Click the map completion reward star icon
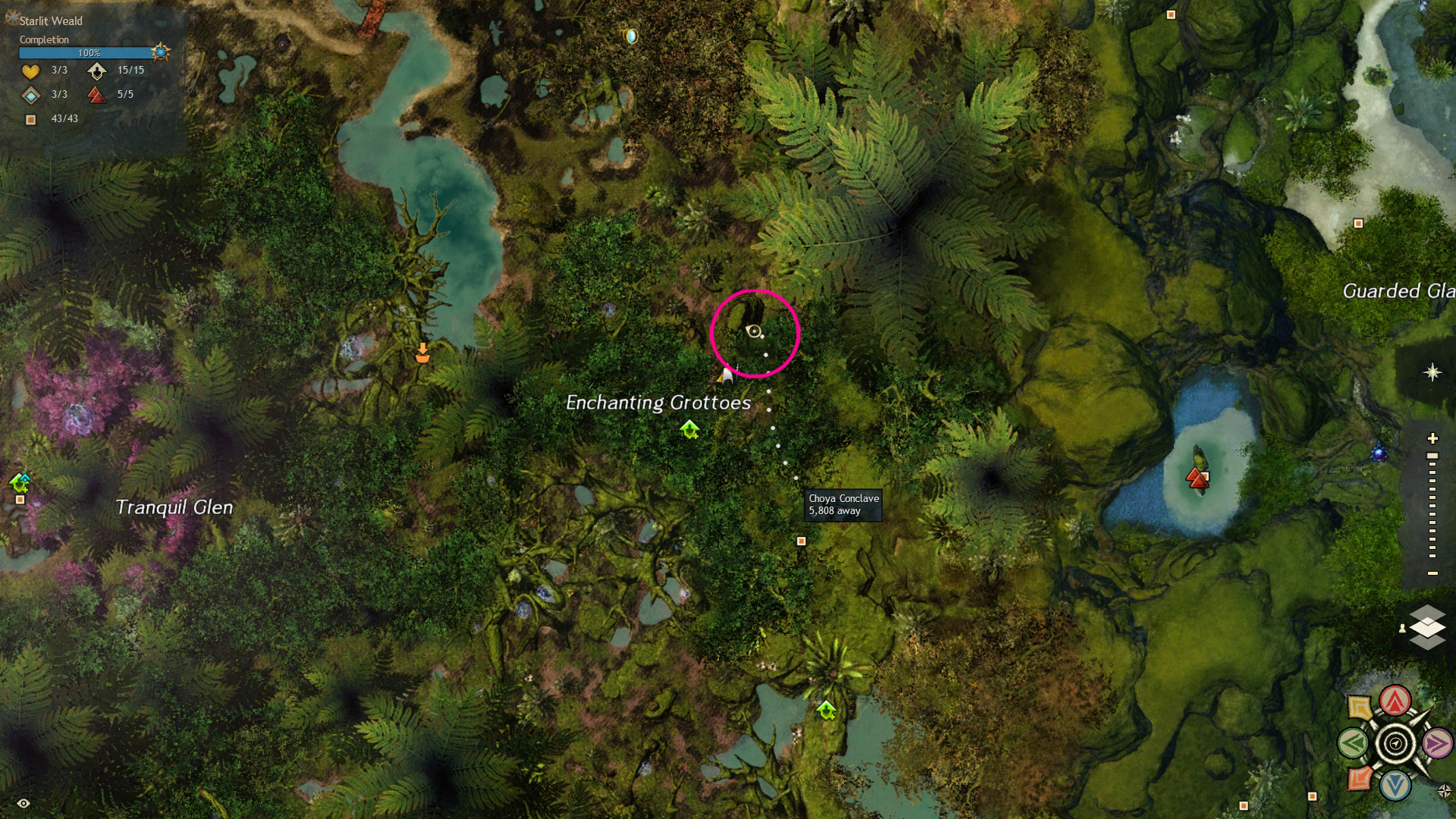Viewport: 1456px width, 819px height. [x=160, y=52]
